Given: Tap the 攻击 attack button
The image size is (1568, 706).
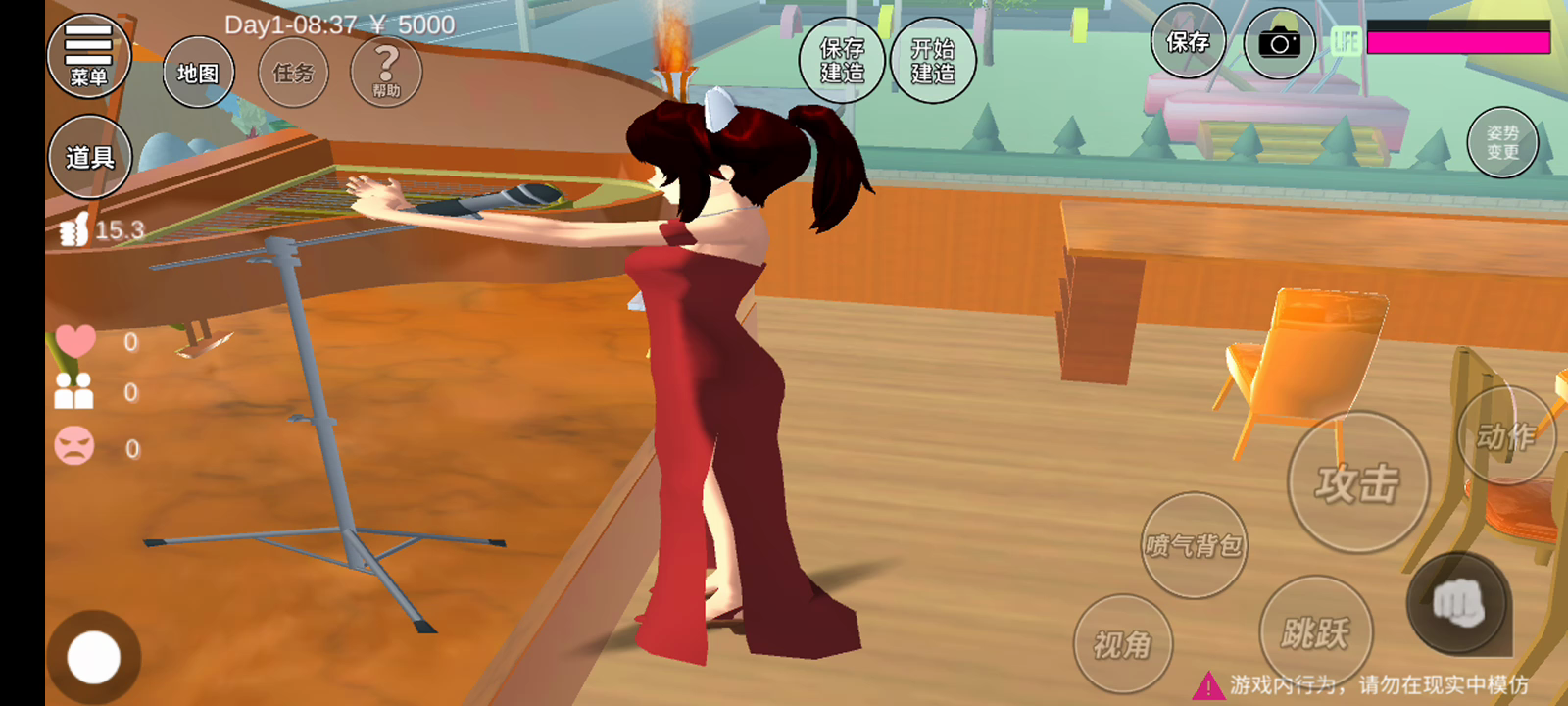Looking at the screenshot, I should pyautogui.click(x=1357, y=482).
